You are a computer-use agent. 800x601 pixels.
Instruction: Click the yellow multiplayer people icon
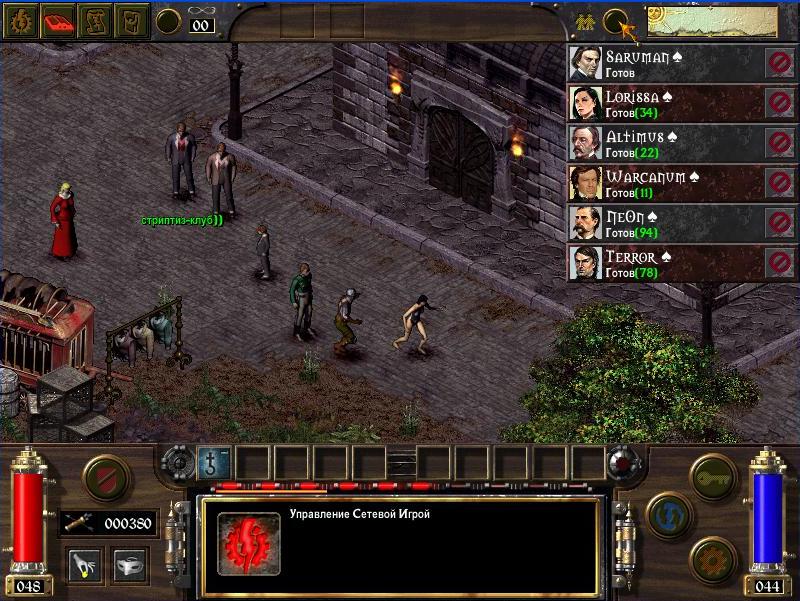pos(585,20)
